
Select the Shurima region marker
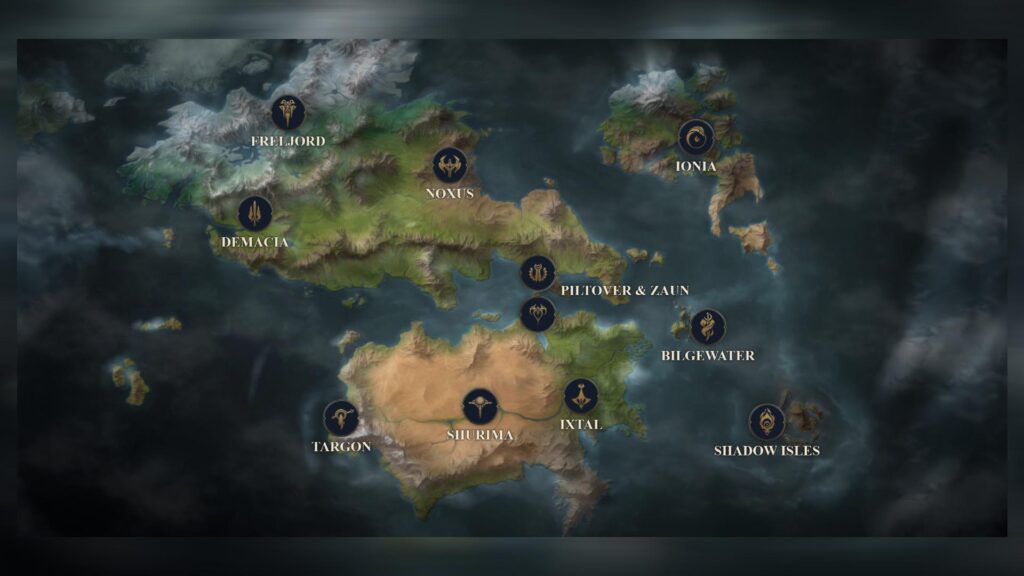pyautogui.click(x=480, y=407)
